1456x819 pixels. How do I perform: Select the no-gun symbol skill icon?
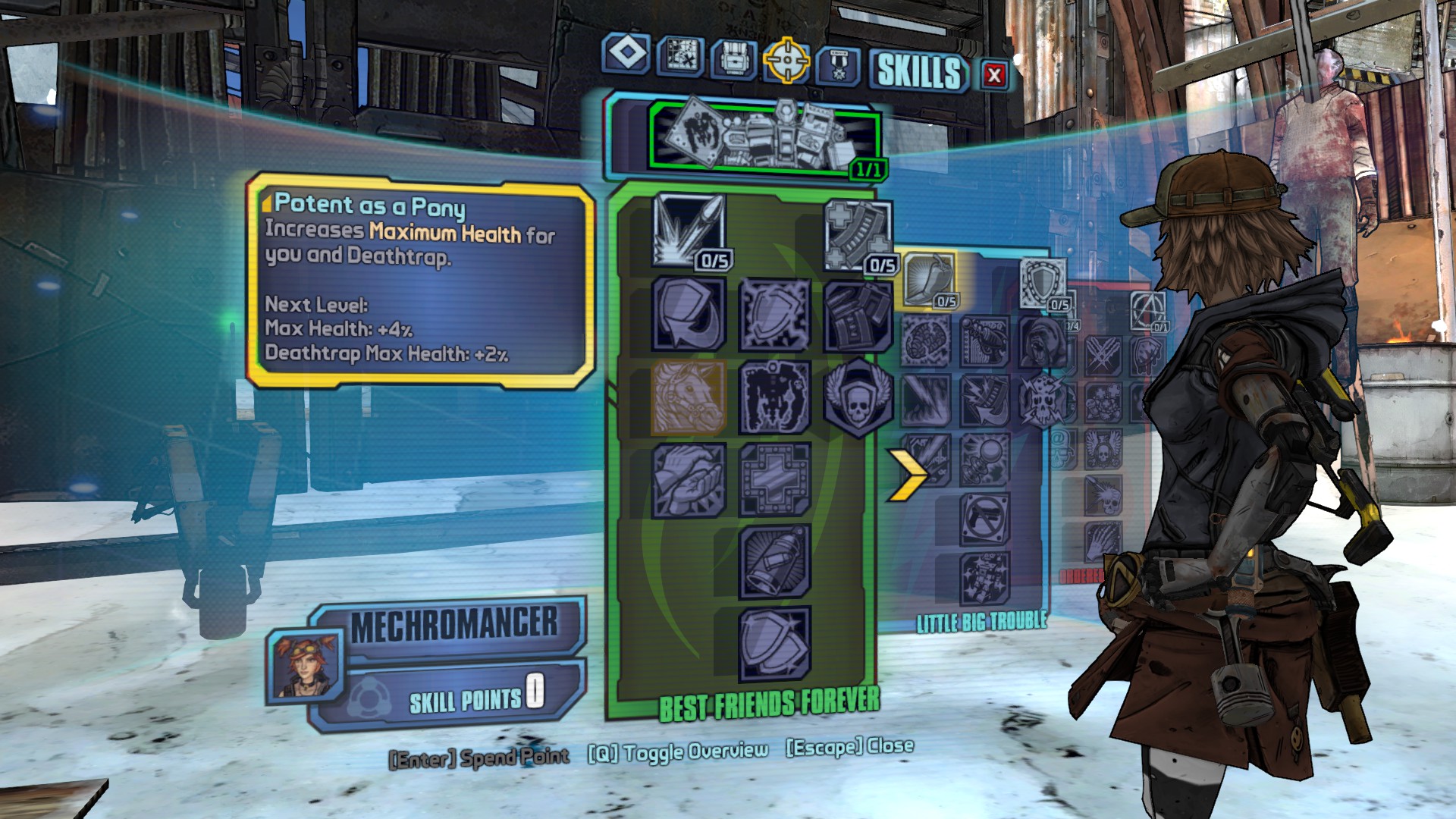coord(985,519)
